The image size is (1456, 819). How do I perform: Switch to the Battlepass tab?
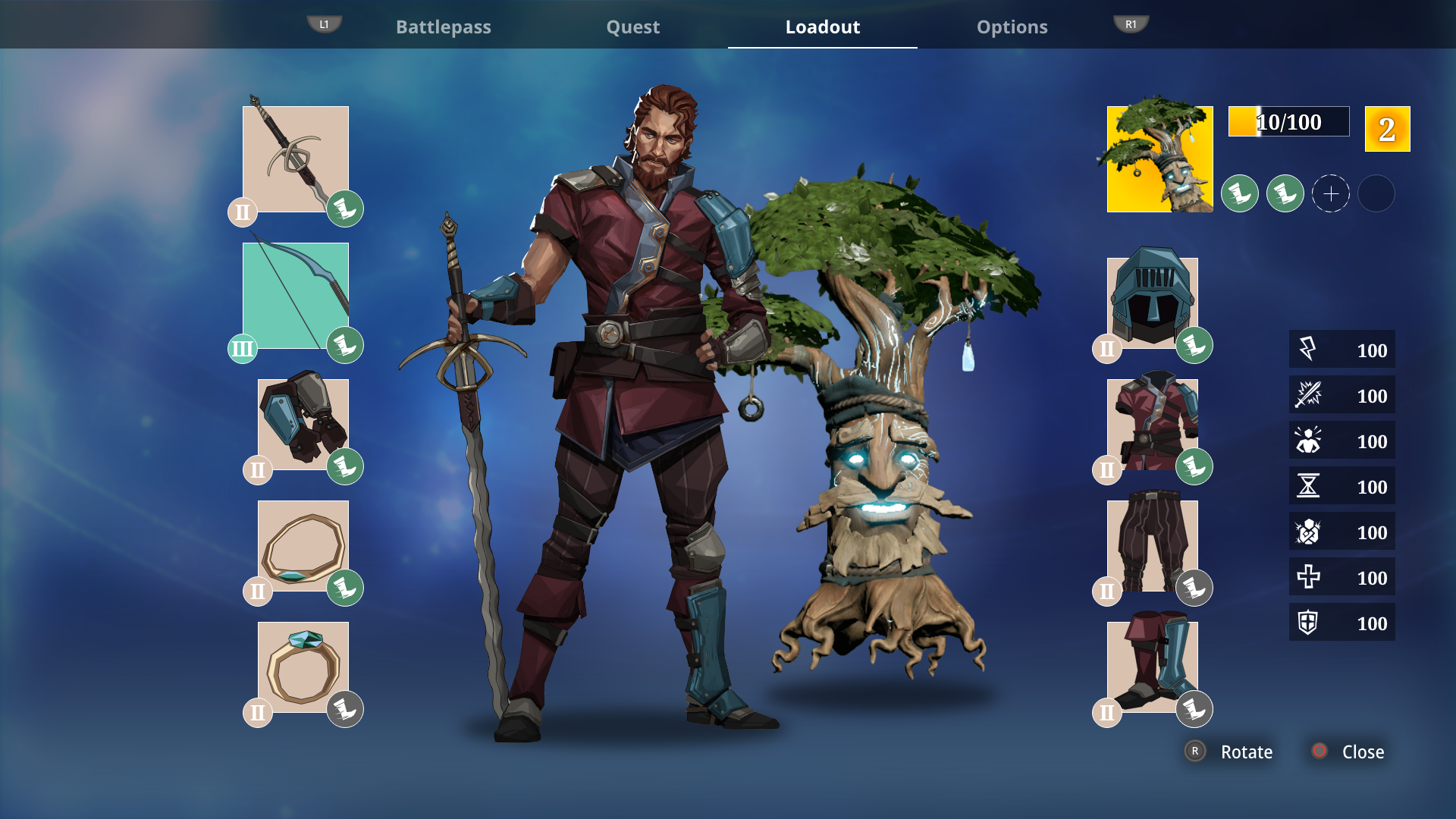click(x=444, y=27)
